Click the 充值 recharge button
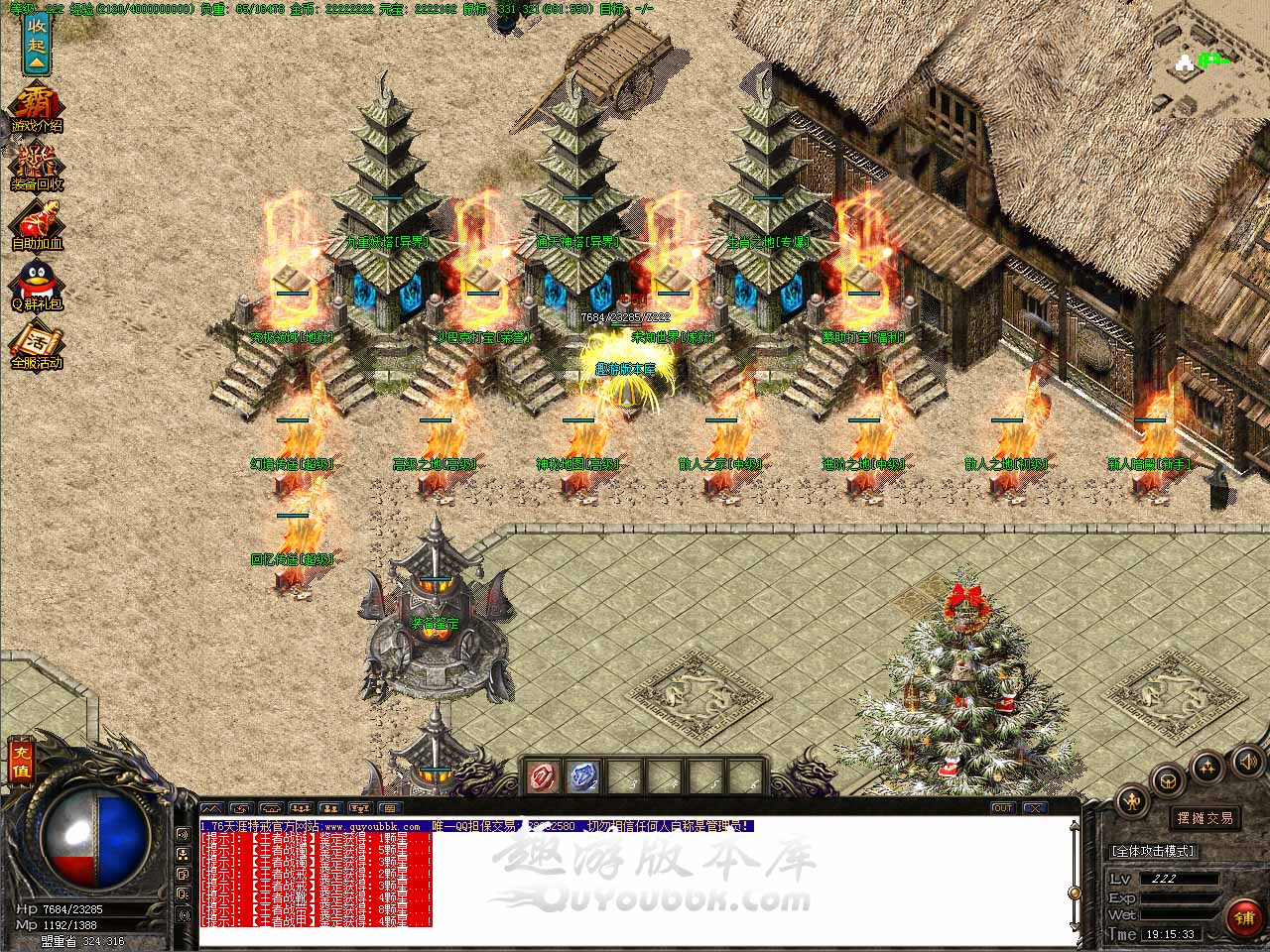This screenshot has width=1270, height=952. coord(21,762)
